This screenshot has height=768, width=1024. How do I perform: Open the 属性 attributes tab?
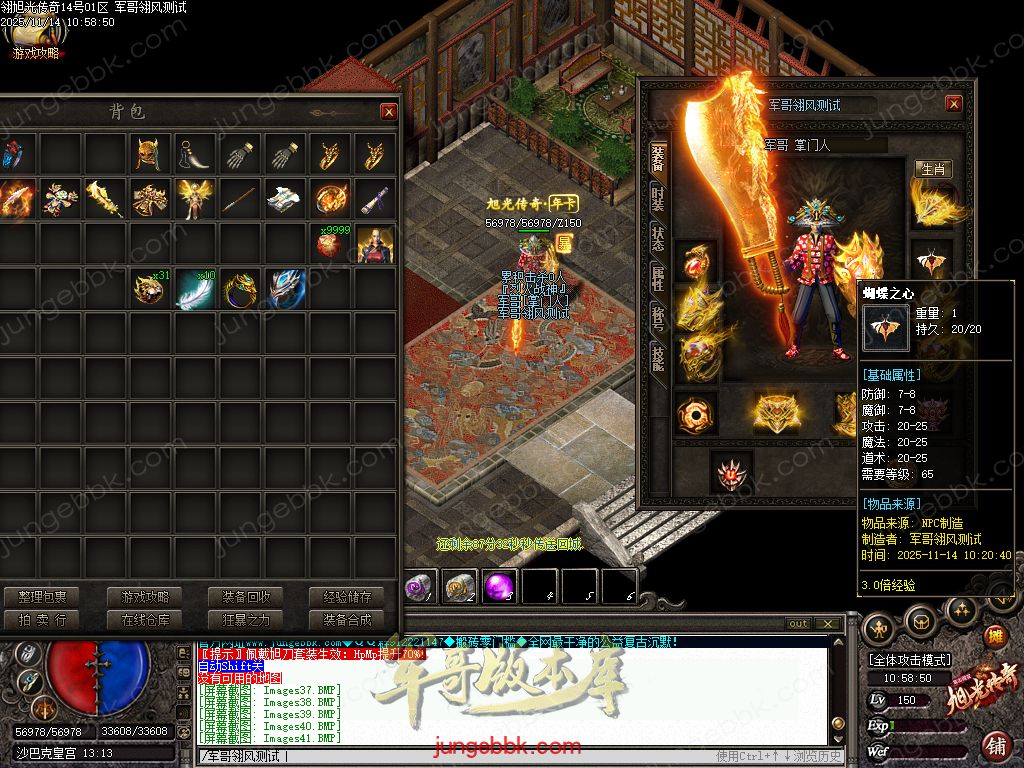(x=657, y=278)
